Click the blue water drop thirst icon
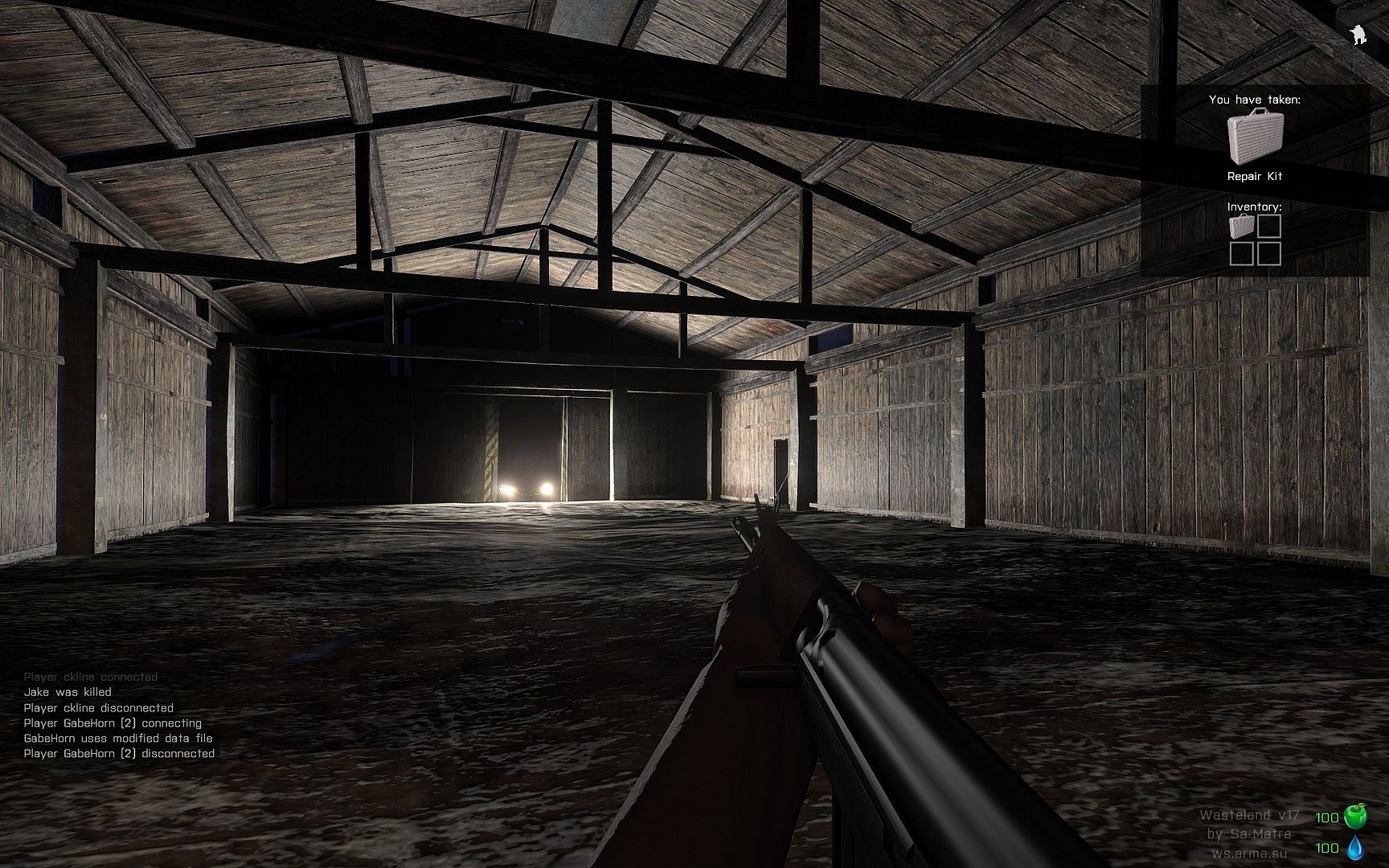 tap(1355, 847)
